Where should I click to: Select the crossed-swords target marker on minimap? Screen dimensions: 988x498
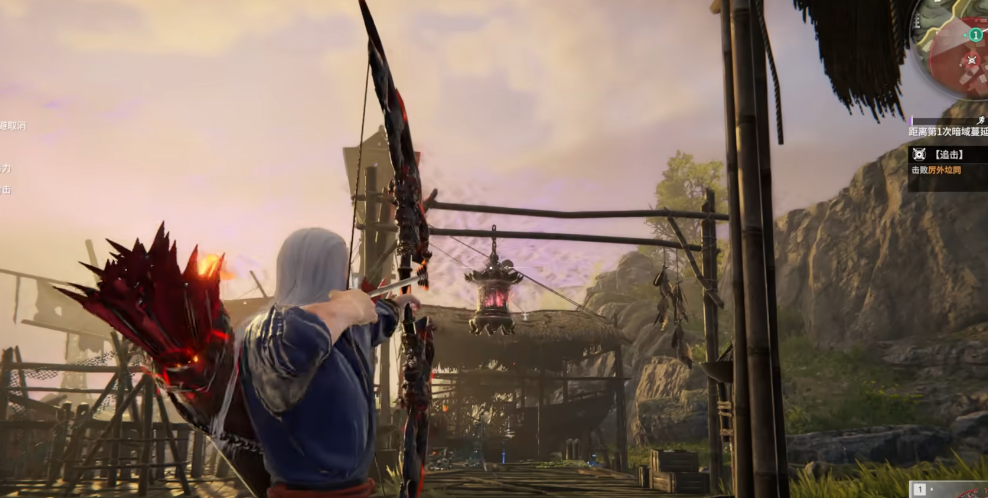click(970, 60)
